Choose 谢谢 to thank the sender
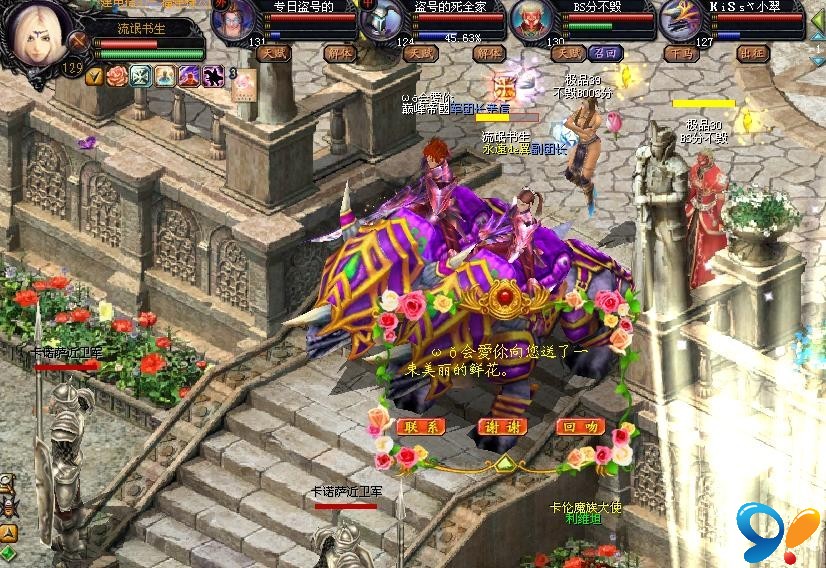This screenshot has height=568, width=826. tap(503, 426)
